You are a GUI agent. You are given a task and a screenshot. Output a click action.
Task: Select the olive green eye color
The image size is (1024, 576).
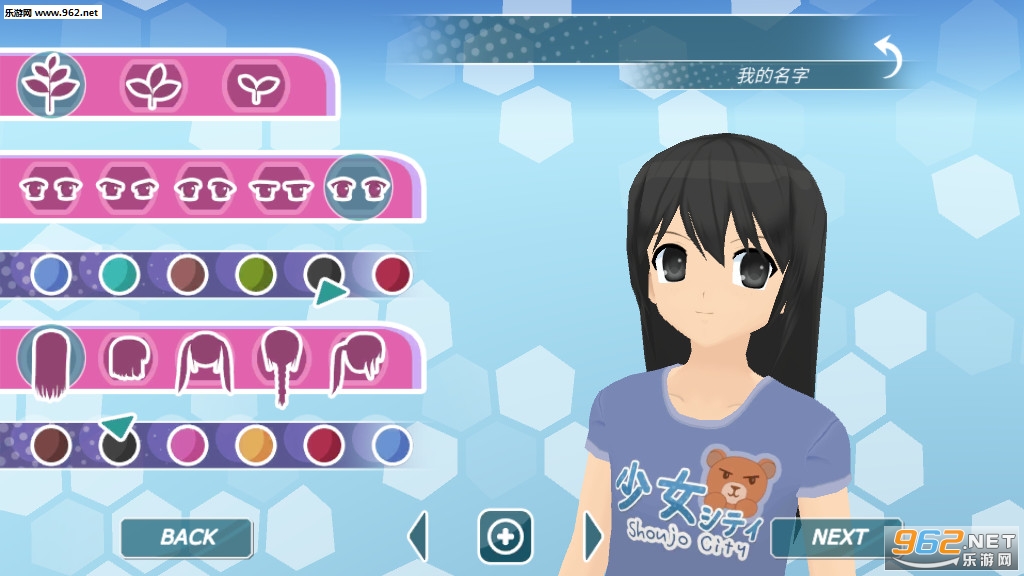click(255, 274)
